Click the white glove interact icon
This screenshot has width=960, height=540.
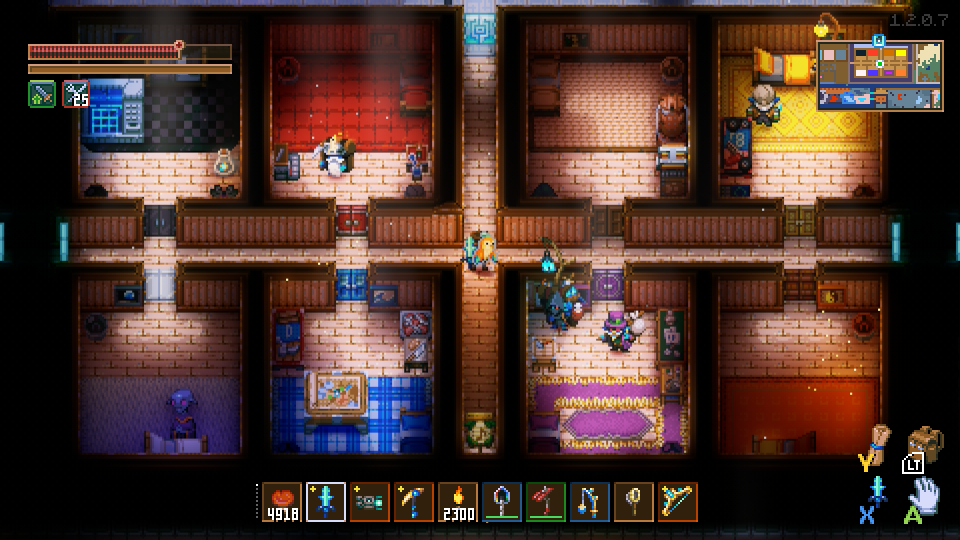tap(925, 494)
